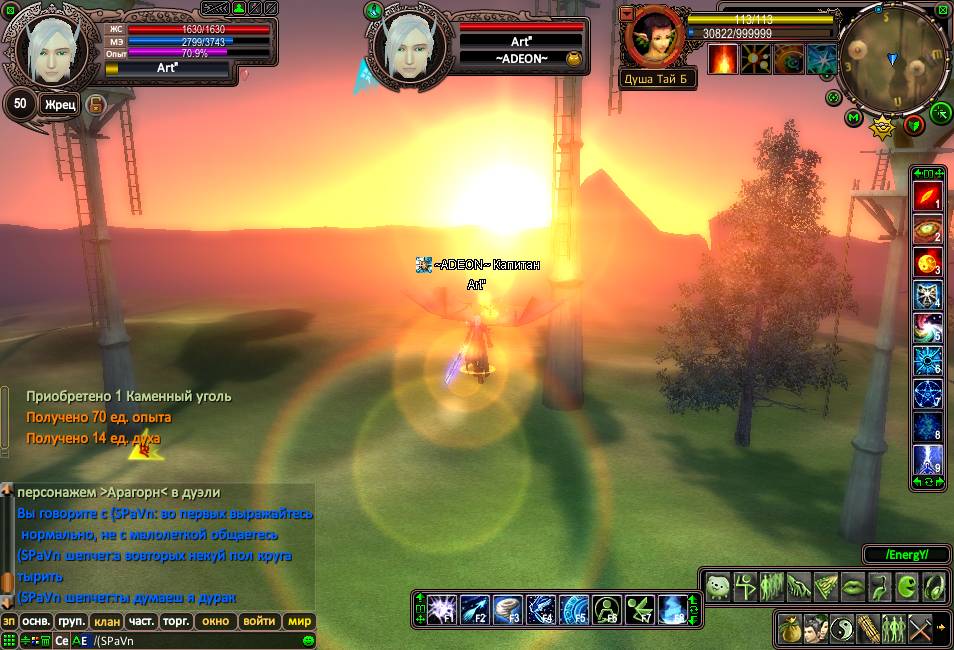Use the red feather item in slot 1
The height and width of the screenshot is (650, 954).
pyautogui.click(x=926, y=198)
